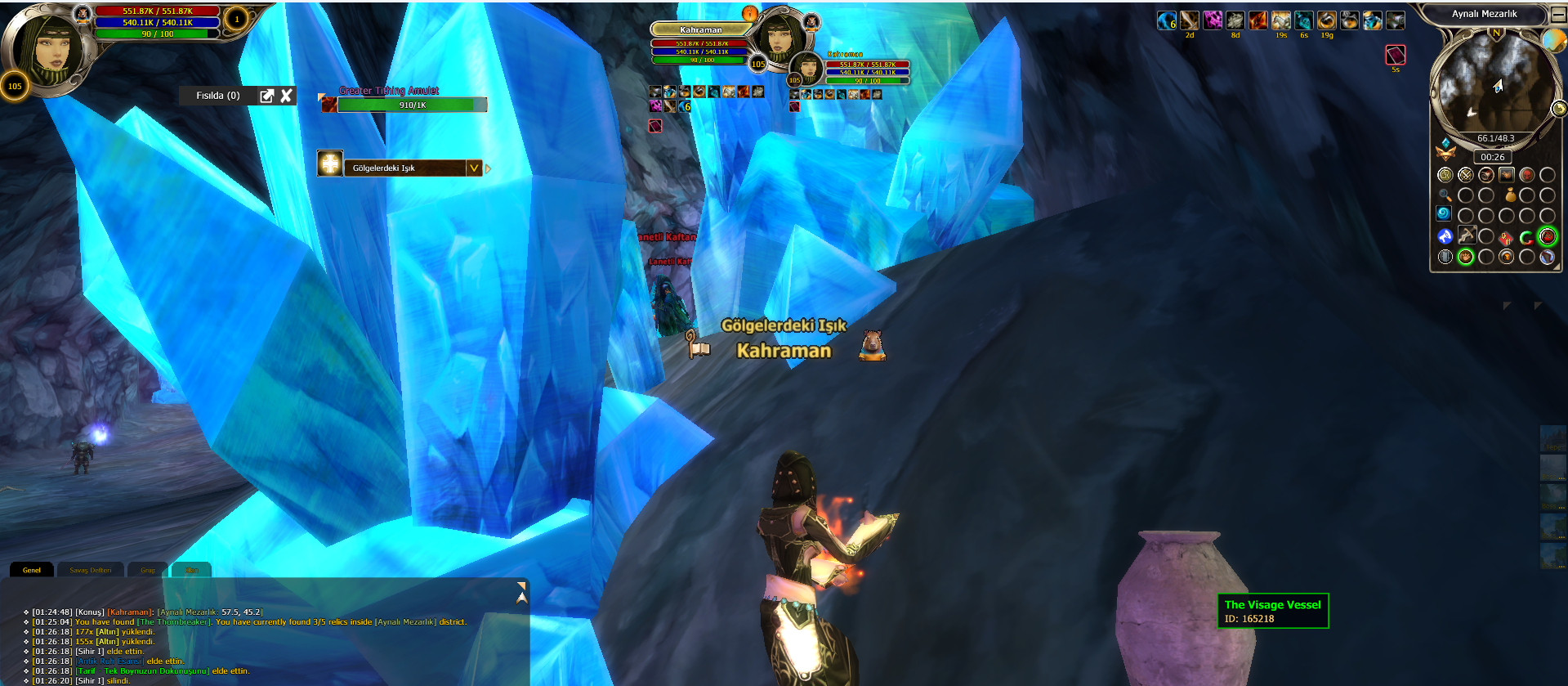
Task: Select the Grup chat tab
Action: (x=148, y=570)
